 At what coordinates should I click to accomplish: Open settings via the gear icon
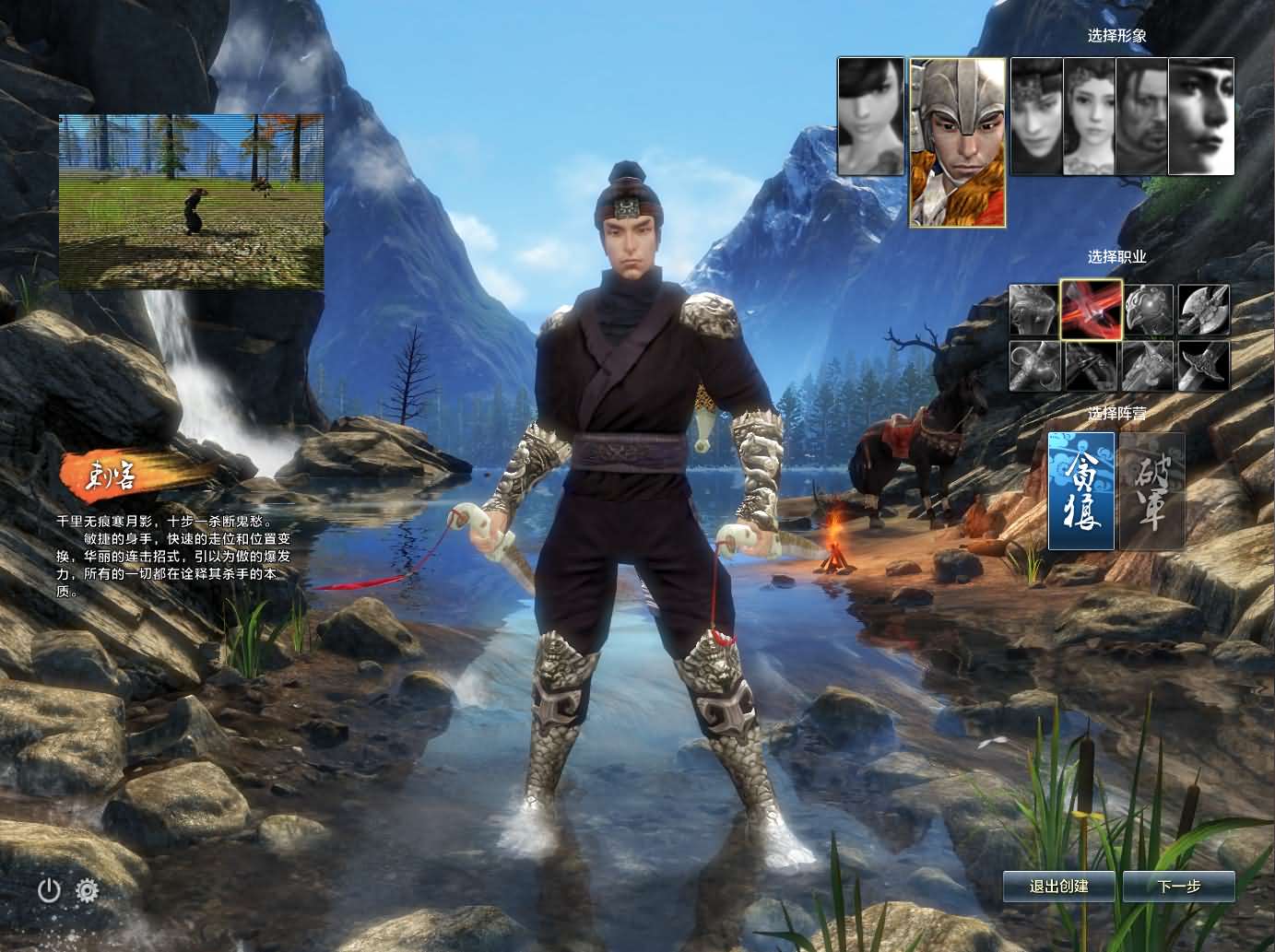click(x=88, y=890)
